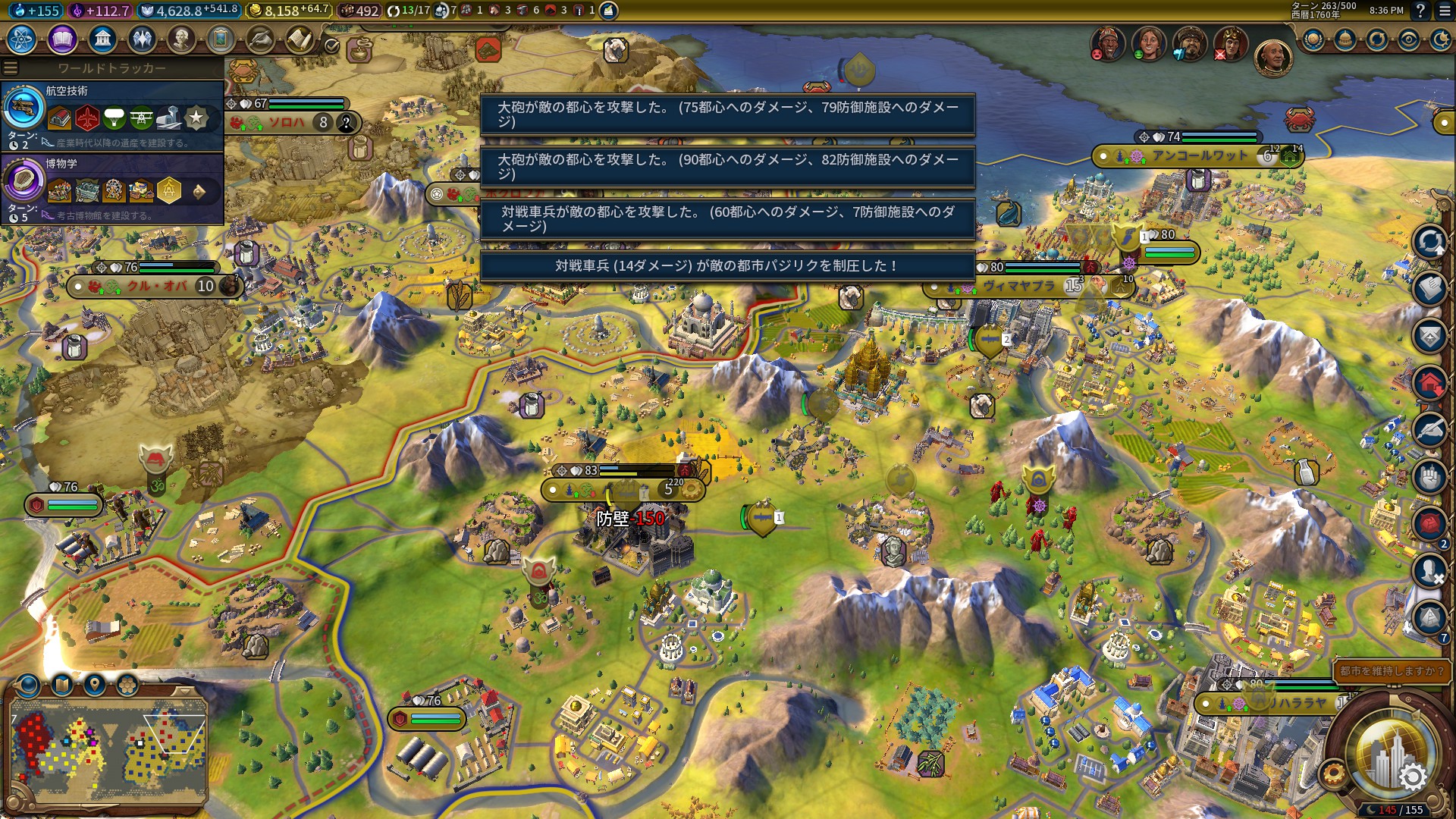1456x819 pixels.
Task: Open minimap lens options globe button
Action: point(29,686)
